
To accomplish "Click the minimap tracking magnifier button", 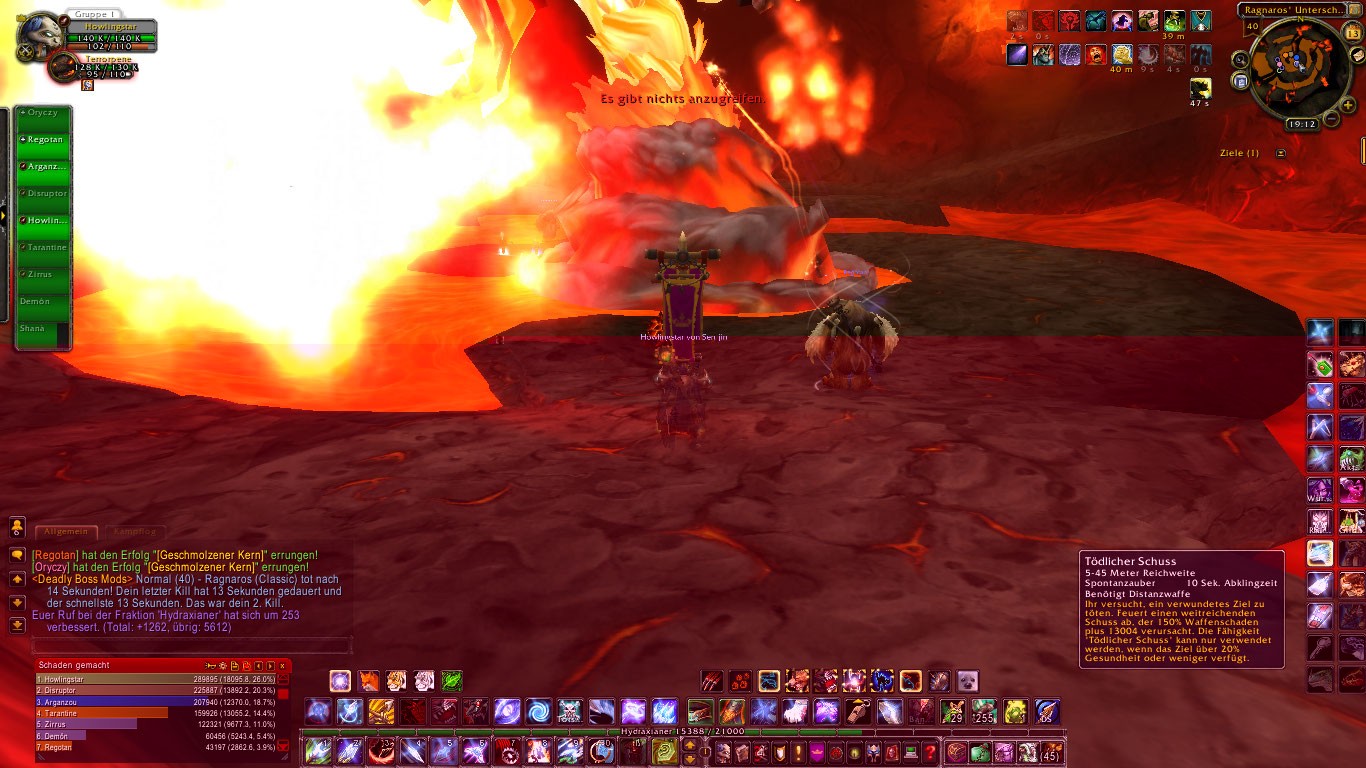I will tap(1241, 59).
